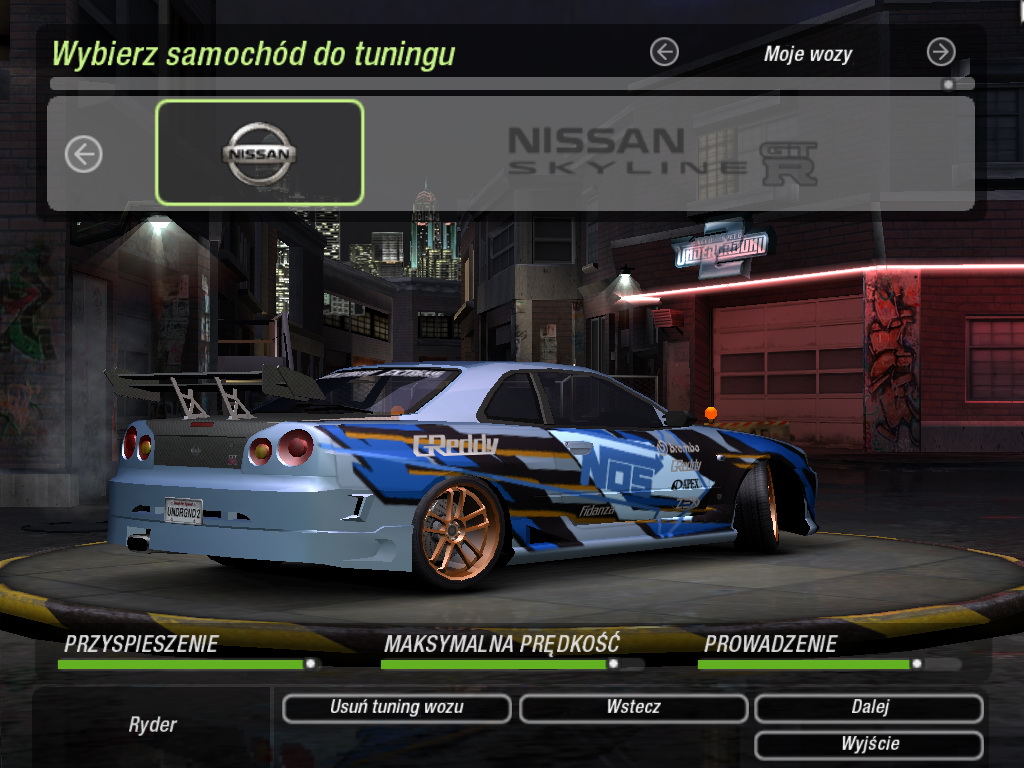Select the Nissan car thumbnail
Image resolution: width=1024 pixels, height=768 pixels.
tap(259, 153)
